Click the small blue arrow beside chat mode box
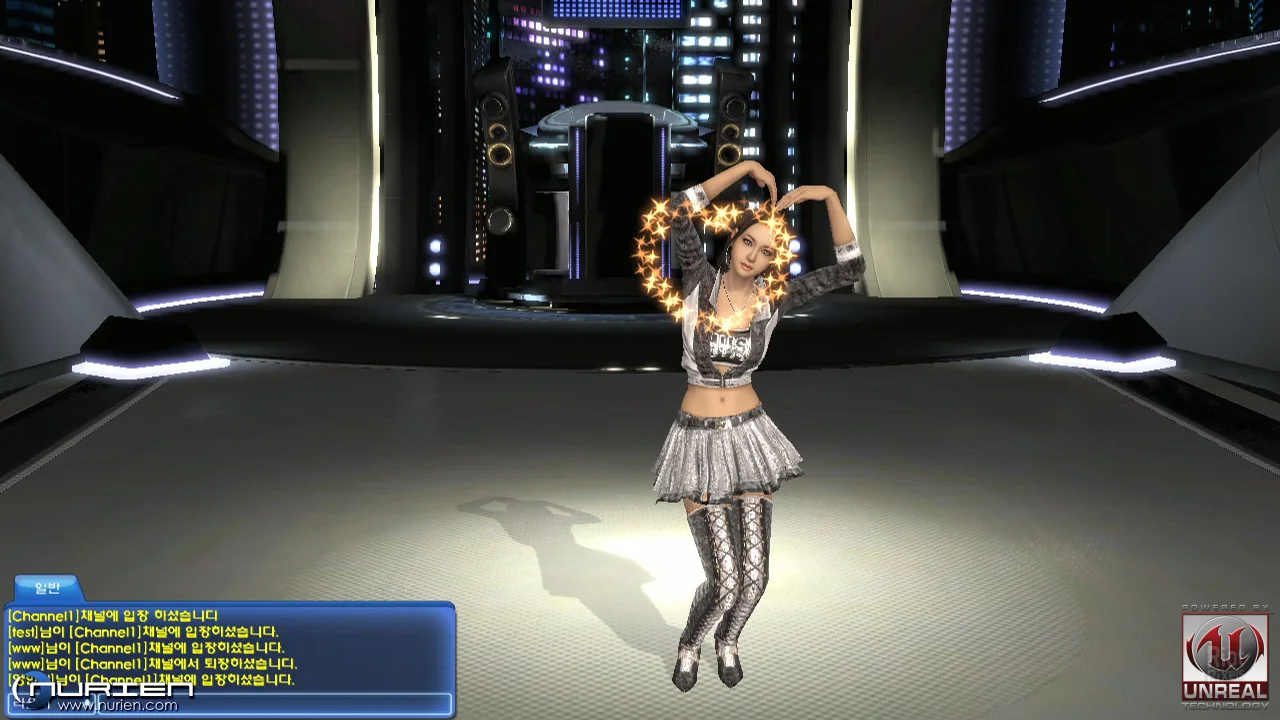 coord(88,703)
